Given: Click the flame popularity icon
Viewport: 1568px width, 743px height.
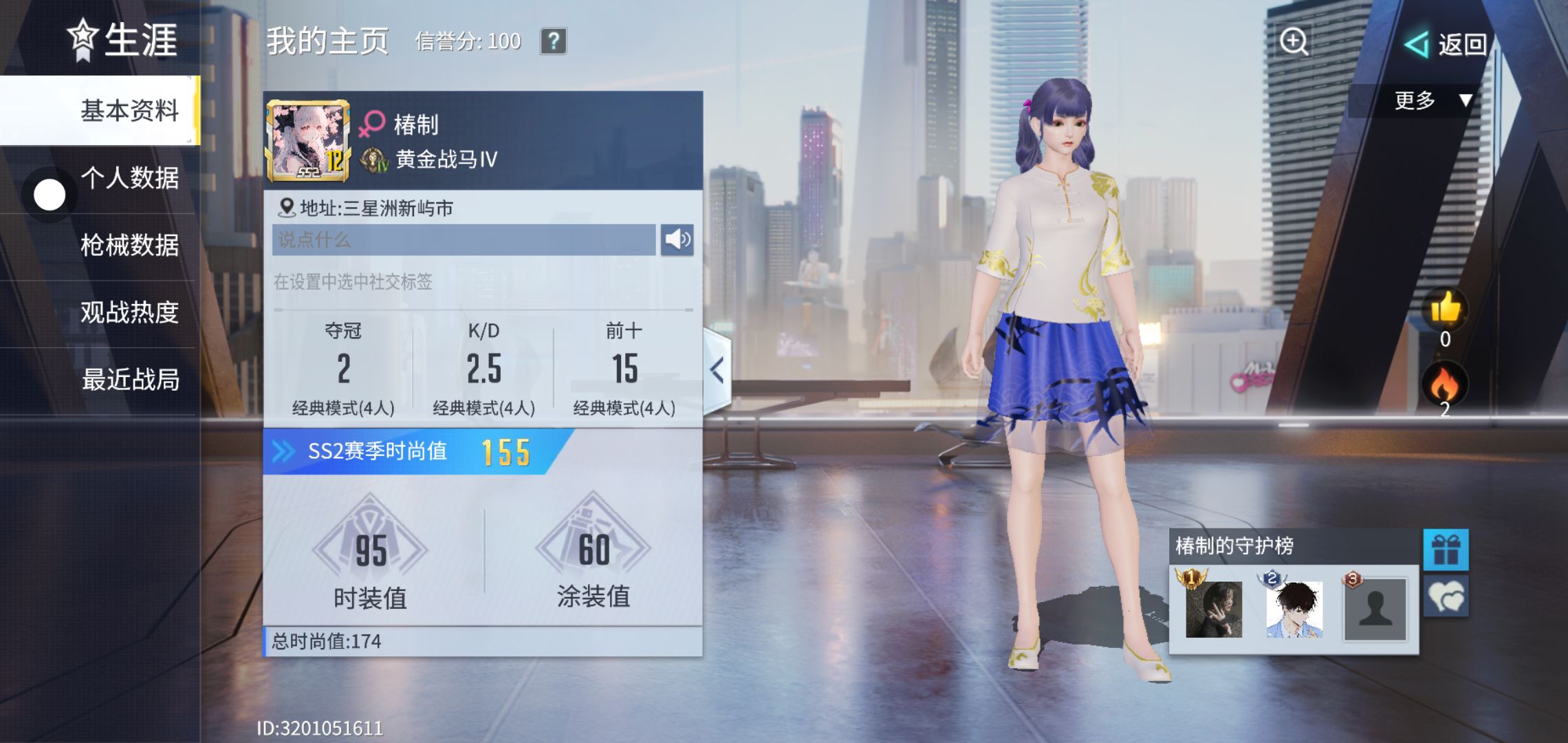Looking at the screenshot, I should point(1444,384).
